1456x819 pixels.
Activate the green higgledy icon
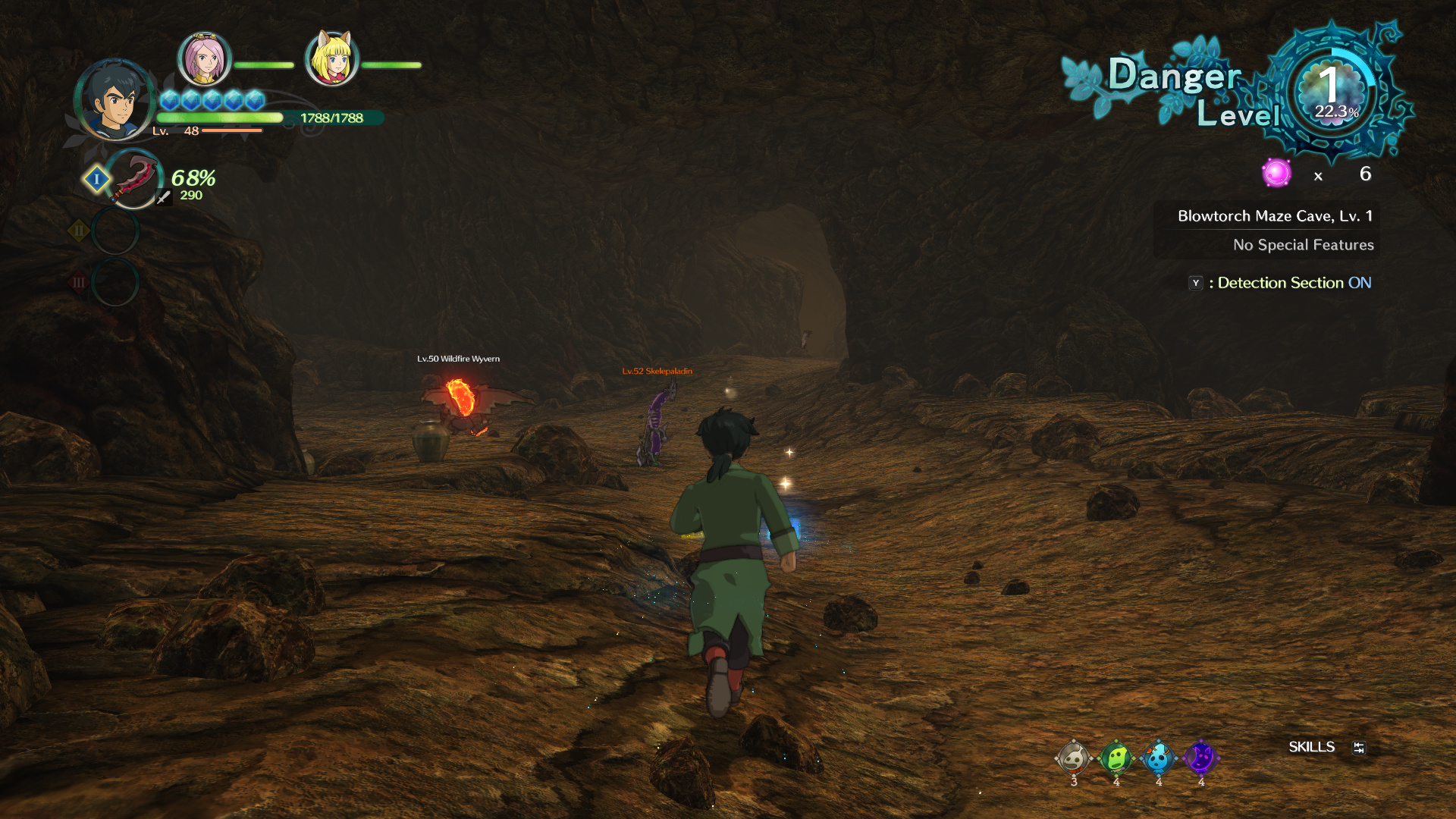click(1116, 758)
